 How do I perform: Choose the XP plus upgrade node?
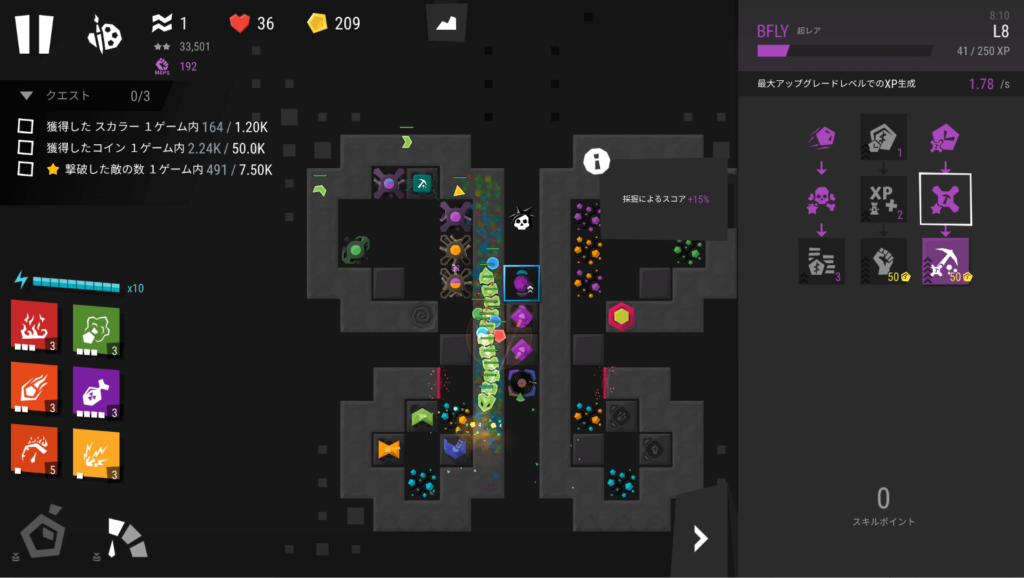pos(884,199)
